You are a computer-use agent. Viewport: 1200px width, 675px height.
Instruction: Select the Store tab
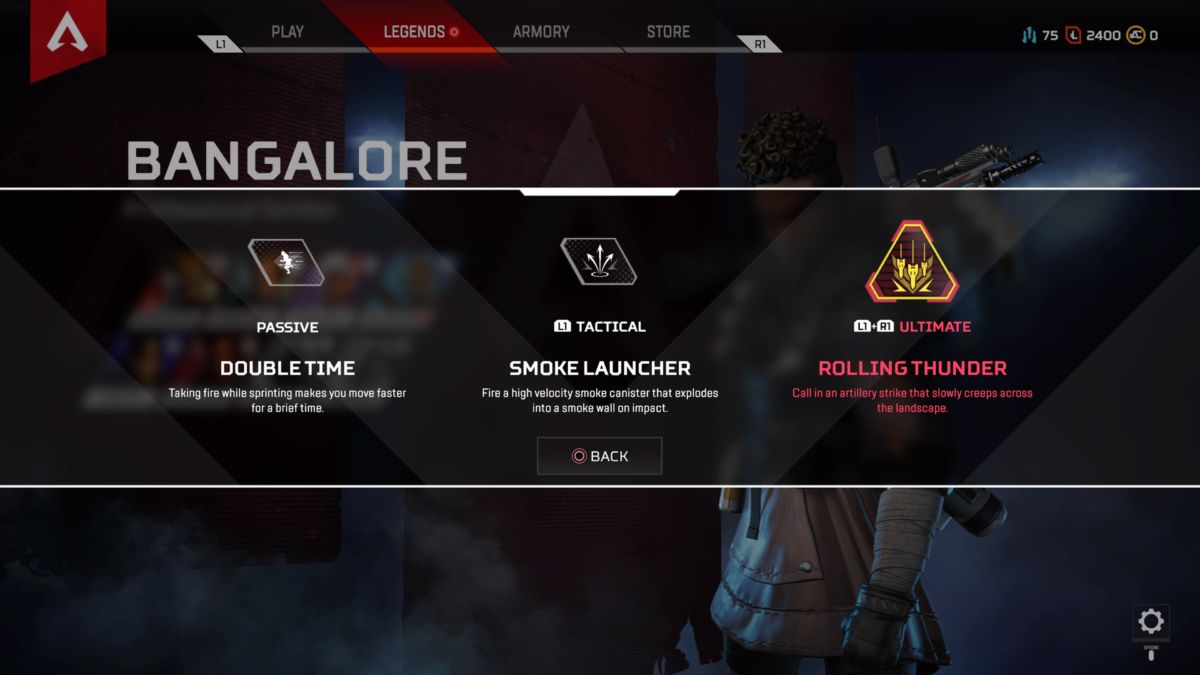pyautogui.click(x=668, y=32)
